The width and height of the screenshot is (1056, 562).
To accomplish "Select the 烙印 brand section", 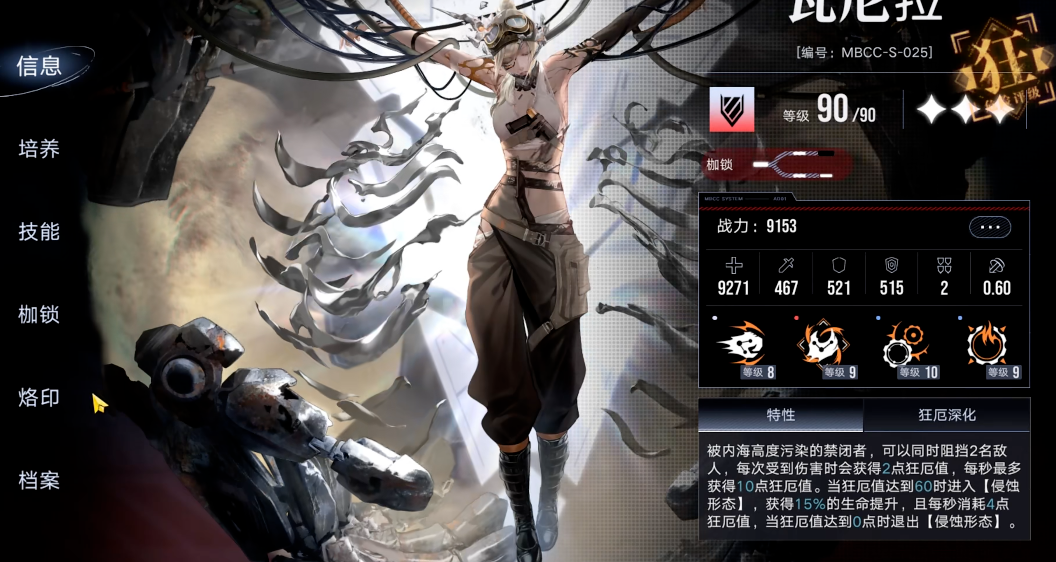I will [40, 398].
